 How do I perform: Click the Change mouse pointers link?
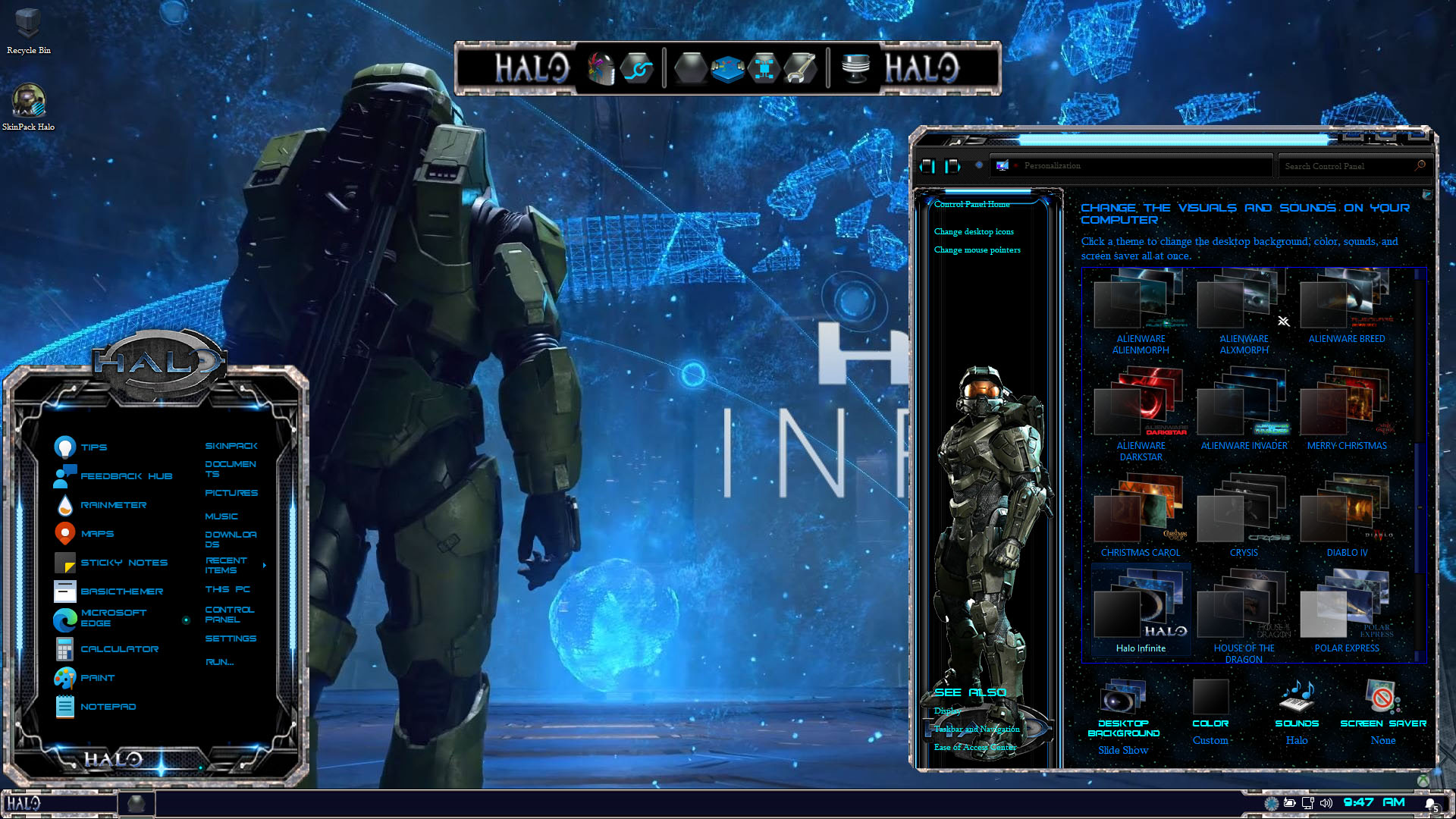(x=977, y=250)
